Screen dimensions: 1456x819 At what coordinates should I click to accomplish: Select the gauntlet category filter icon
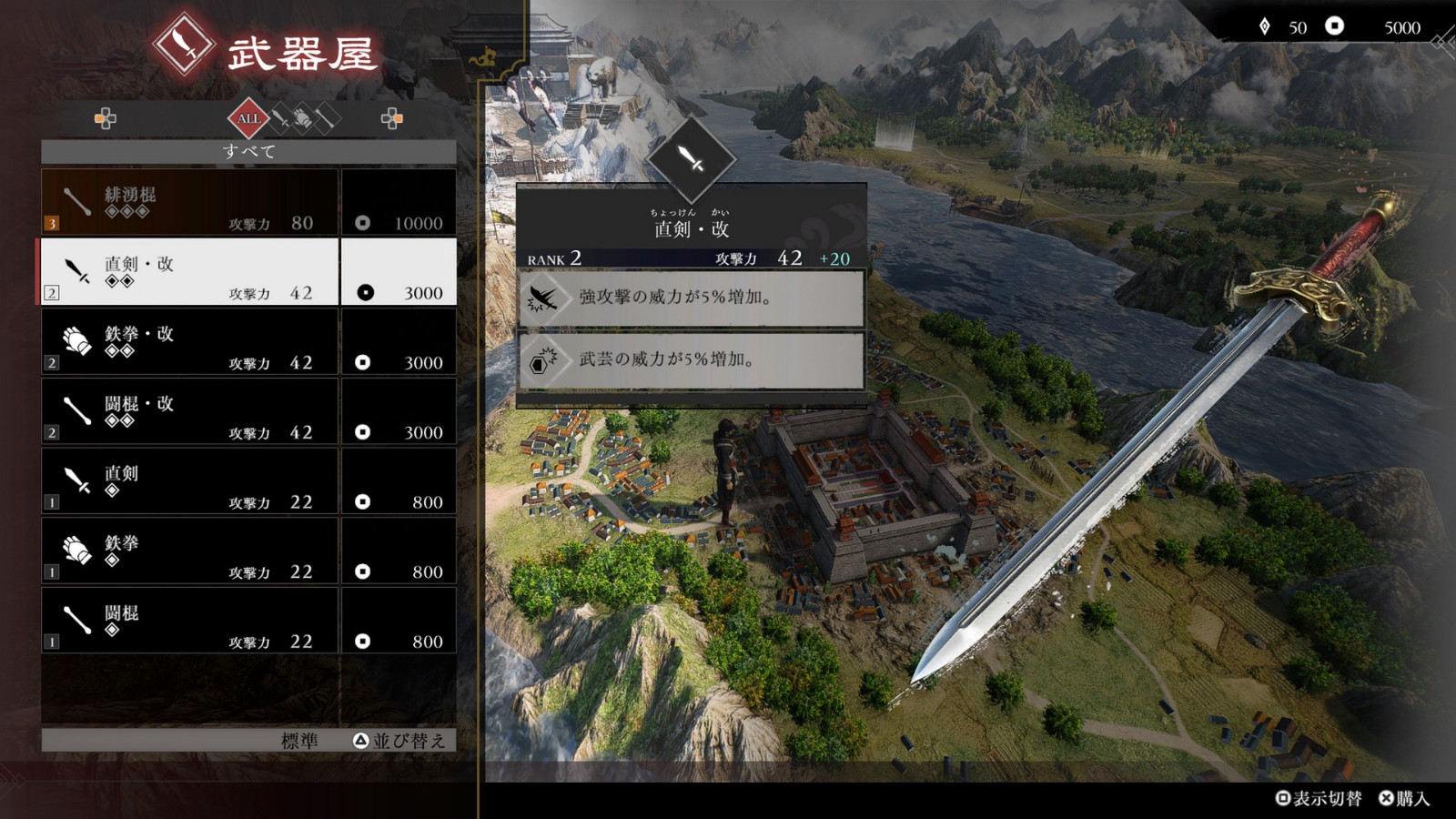click(301, 117)
